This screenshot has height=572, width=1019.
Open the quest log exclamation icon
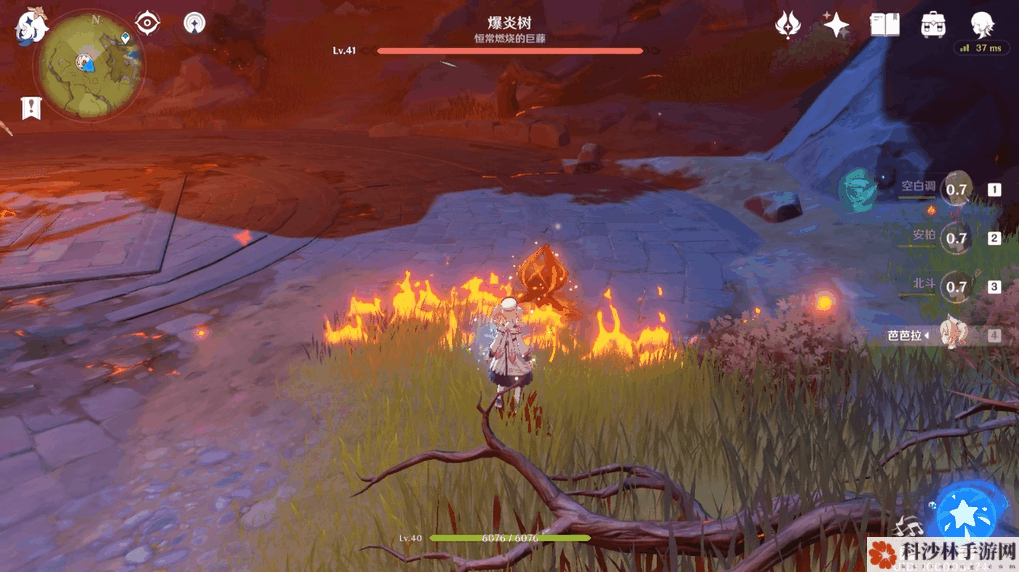(x=31, y=108)
